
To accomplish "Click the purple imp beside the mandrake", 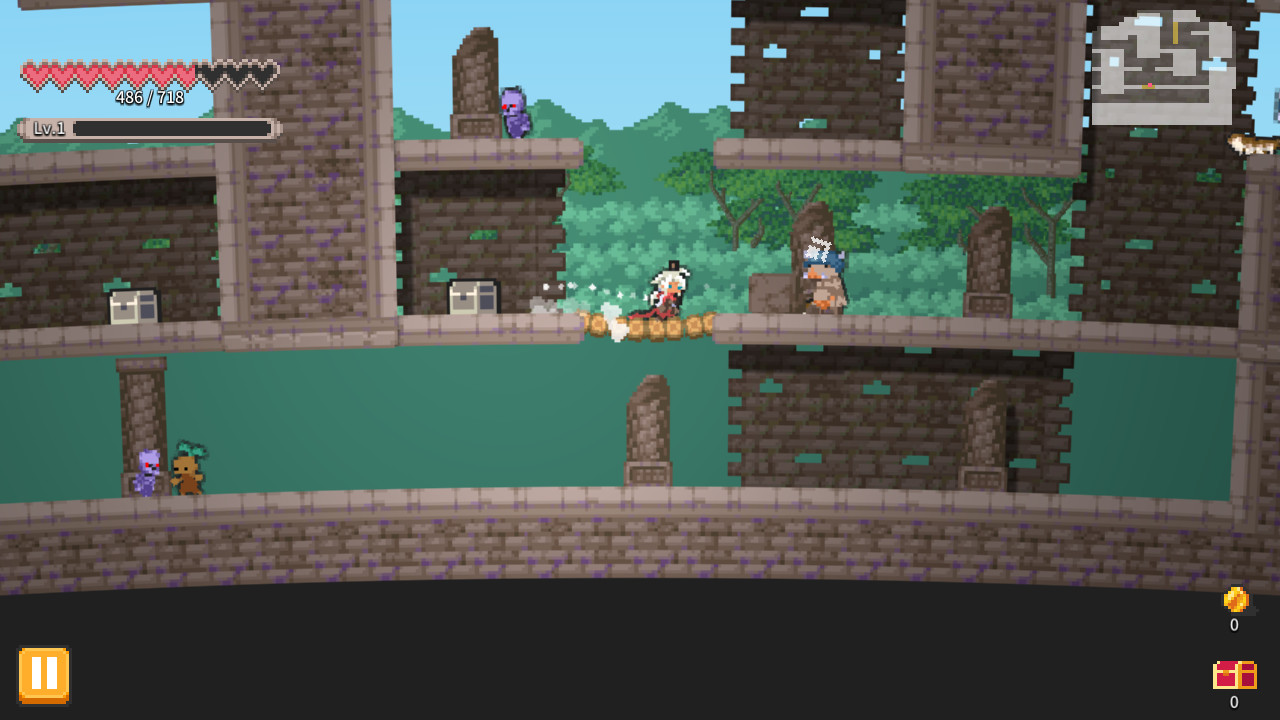I will tap(148, 470).
